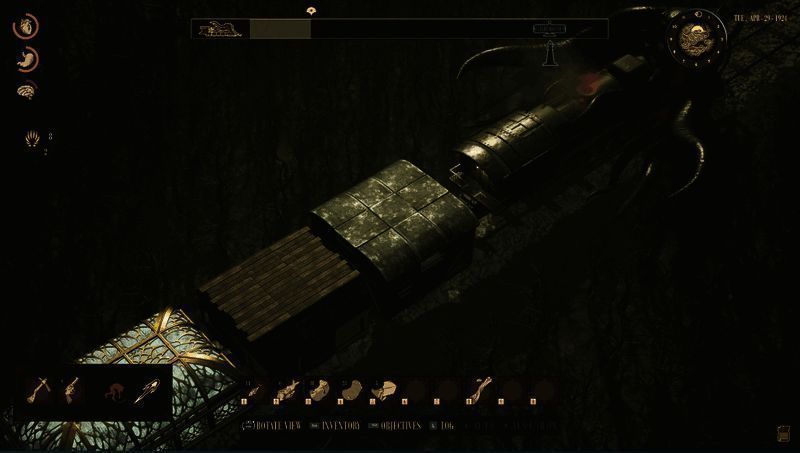Click the heart health status icon
Viewport: 800px width, 453px height.
coord(25,27)
